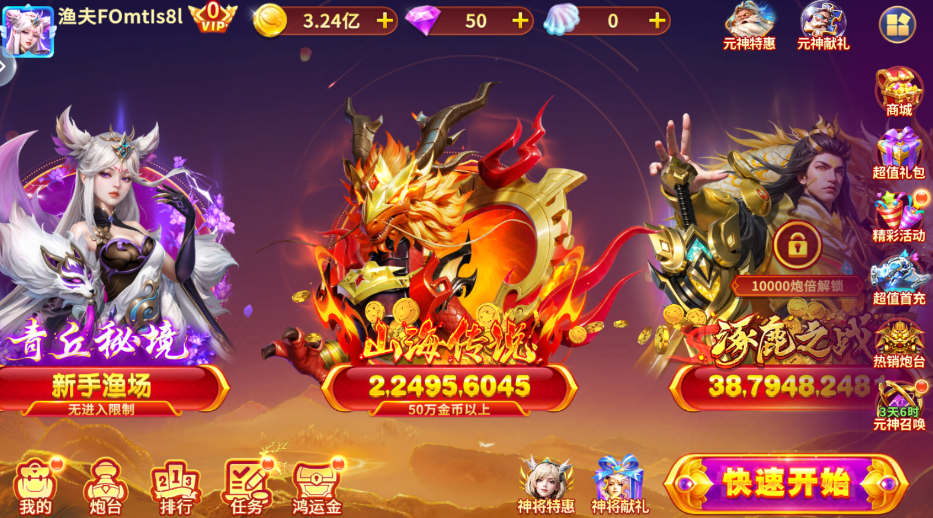Show the 精彩活动 events

898,216
